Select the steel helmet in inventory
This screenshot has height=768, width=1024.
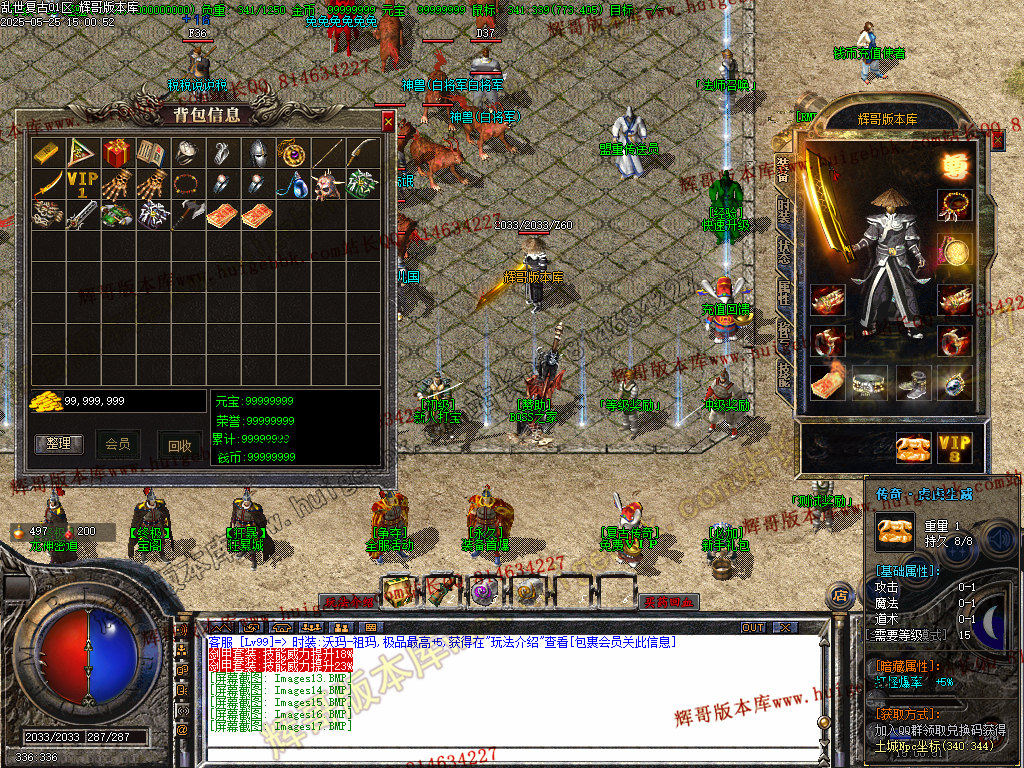coord(257,152)
